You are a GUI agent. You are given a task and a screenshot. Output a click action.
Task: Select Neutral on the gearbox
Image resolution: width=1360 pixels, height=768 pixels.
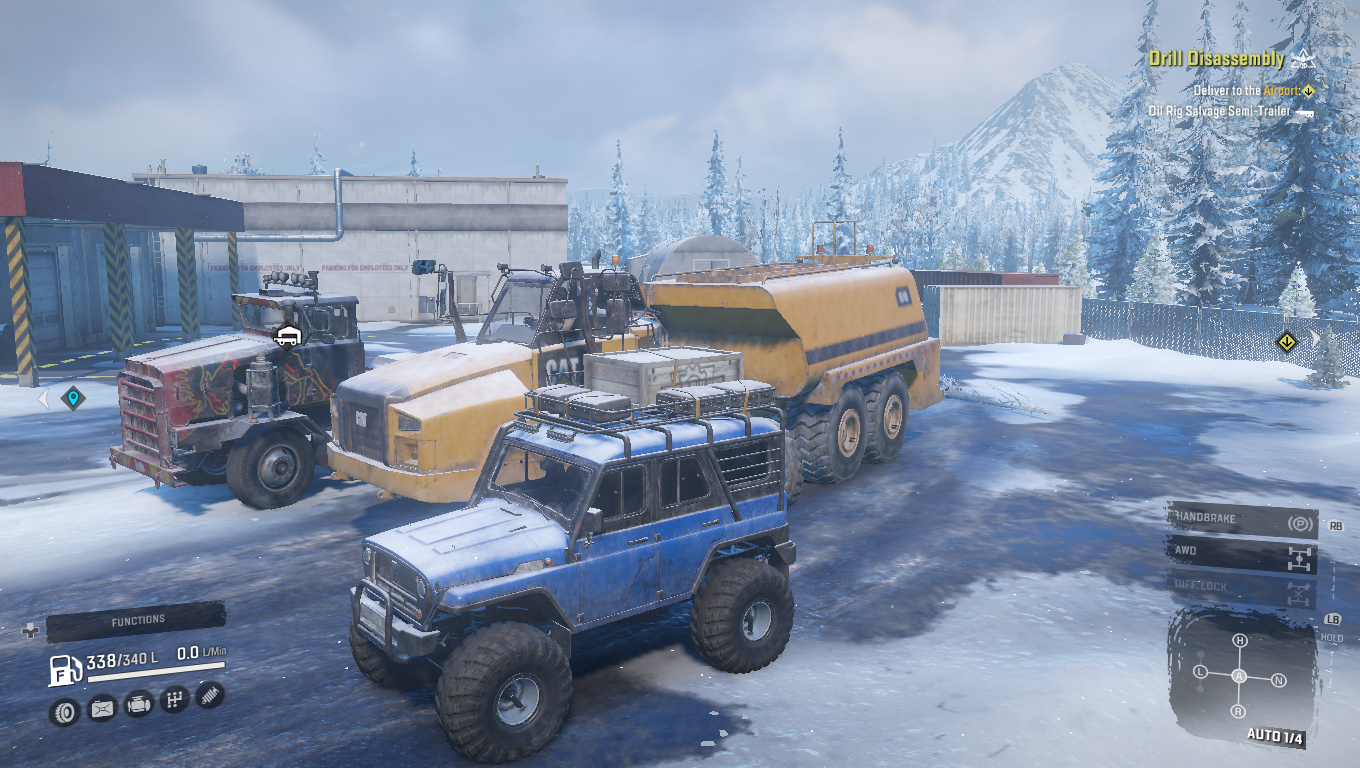1278,680
